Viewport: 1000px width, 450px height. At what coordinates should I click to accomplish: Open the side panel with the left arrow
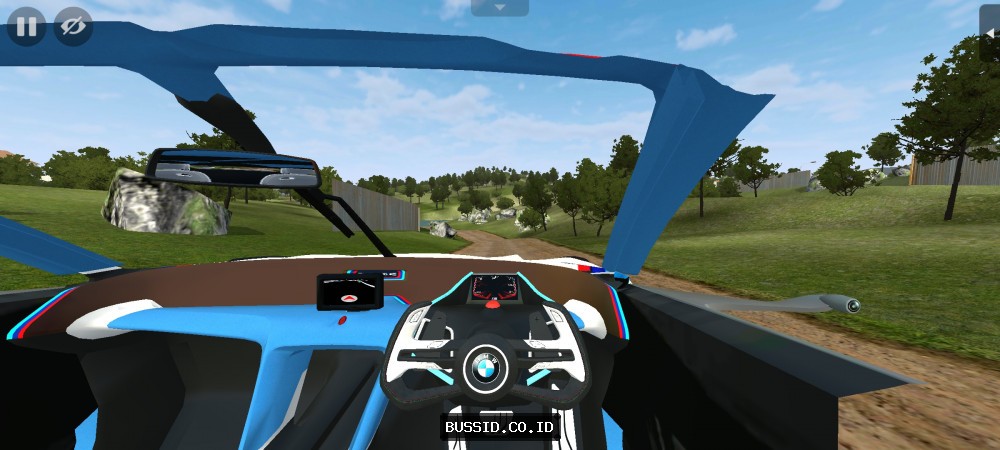pyautogui.click(x=991, y=33)
